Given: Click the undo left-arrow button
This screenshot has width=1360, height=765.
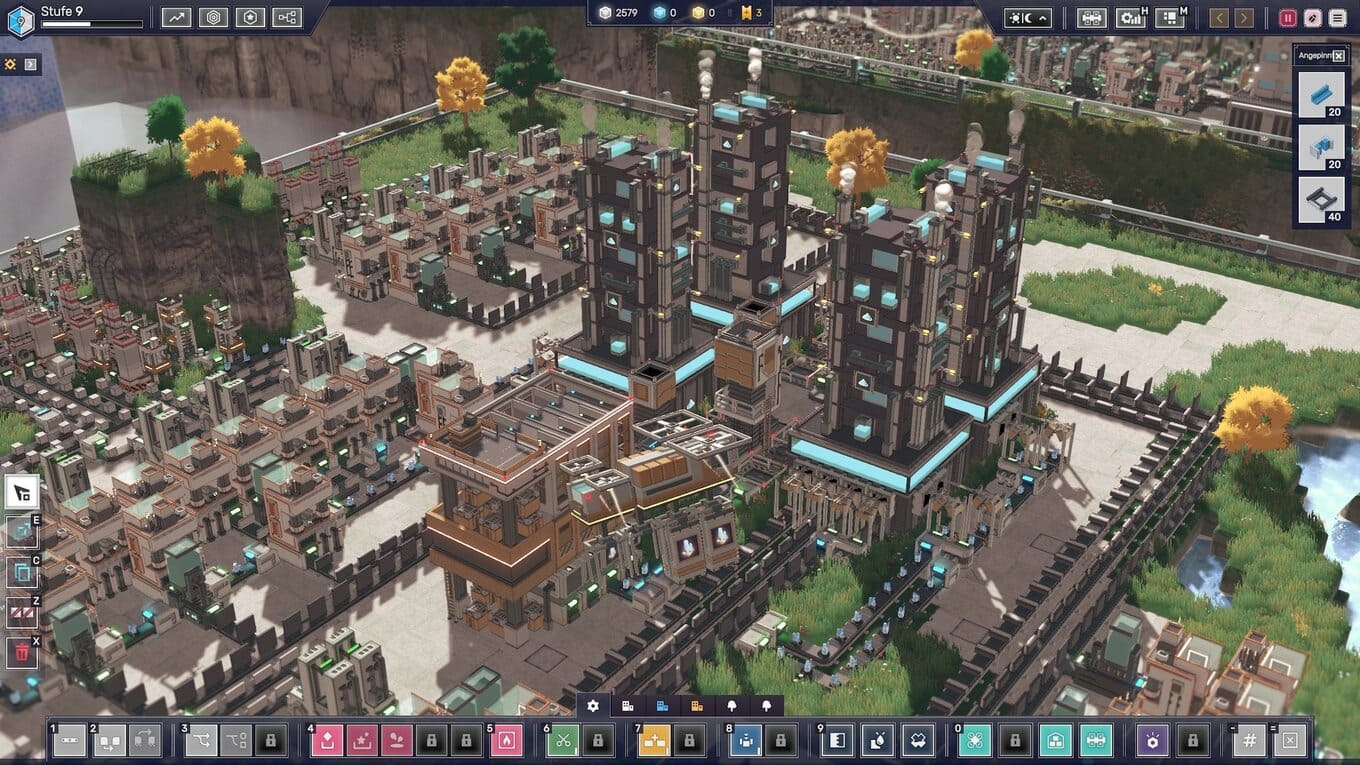Looking at the screenshot, I should [1218, 17].
